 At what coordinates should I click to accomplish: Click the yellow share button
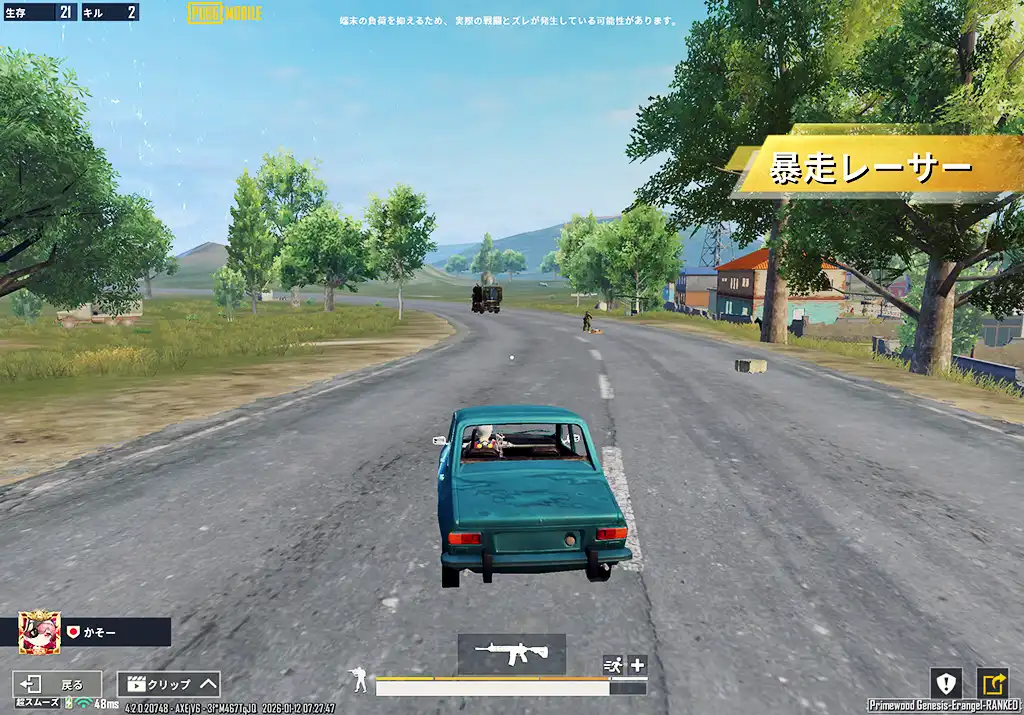coord(992,683)
